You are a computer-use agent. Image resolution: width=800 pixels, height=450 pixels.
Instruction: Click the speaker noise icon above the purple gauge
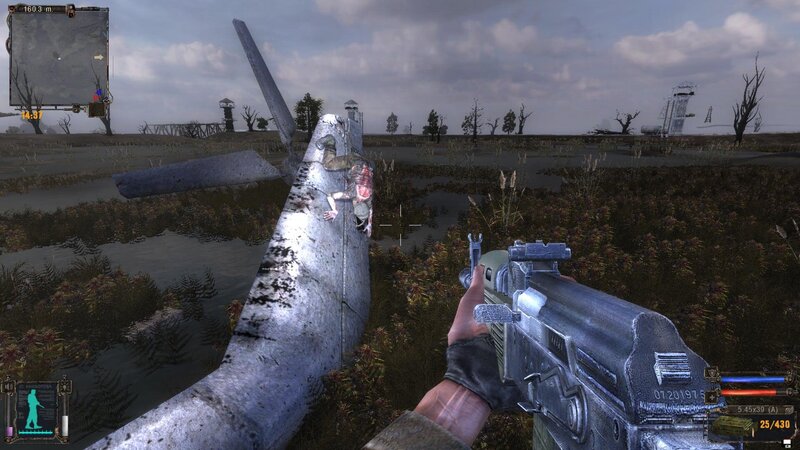(10, 388)
